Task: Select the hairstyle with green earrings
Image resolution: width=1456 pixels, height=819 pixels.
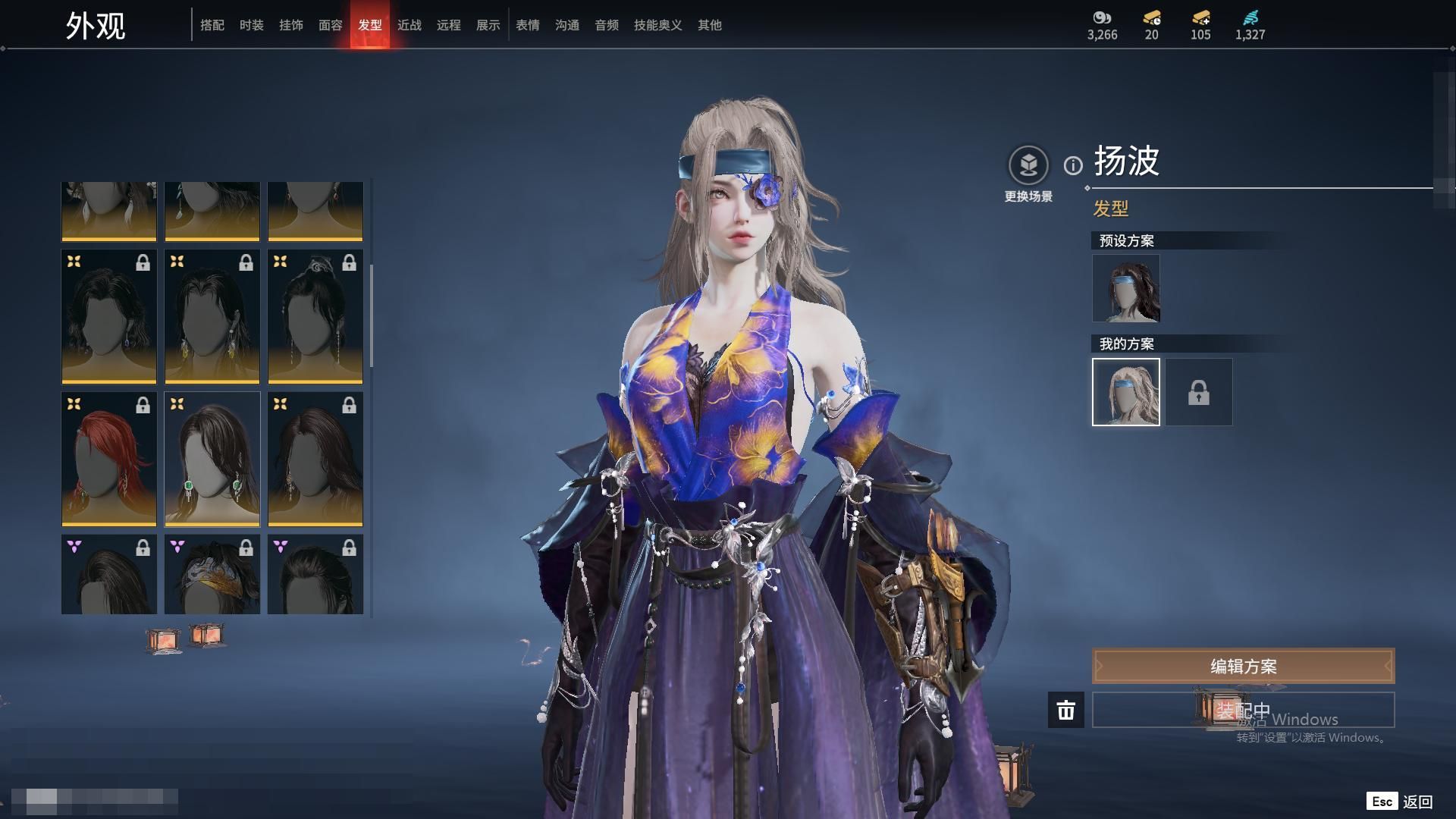Action: 212,459
